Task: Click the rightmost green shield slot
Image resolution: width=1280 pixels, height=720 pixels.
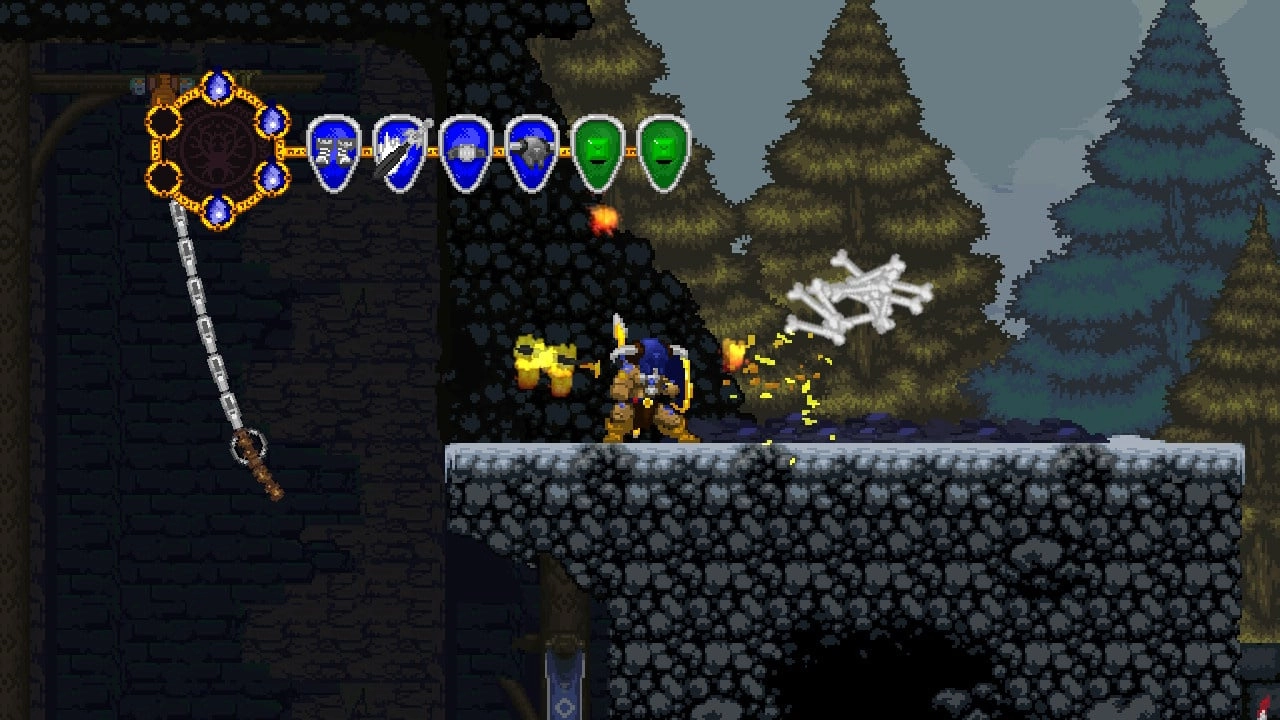Action: point(662,152)
